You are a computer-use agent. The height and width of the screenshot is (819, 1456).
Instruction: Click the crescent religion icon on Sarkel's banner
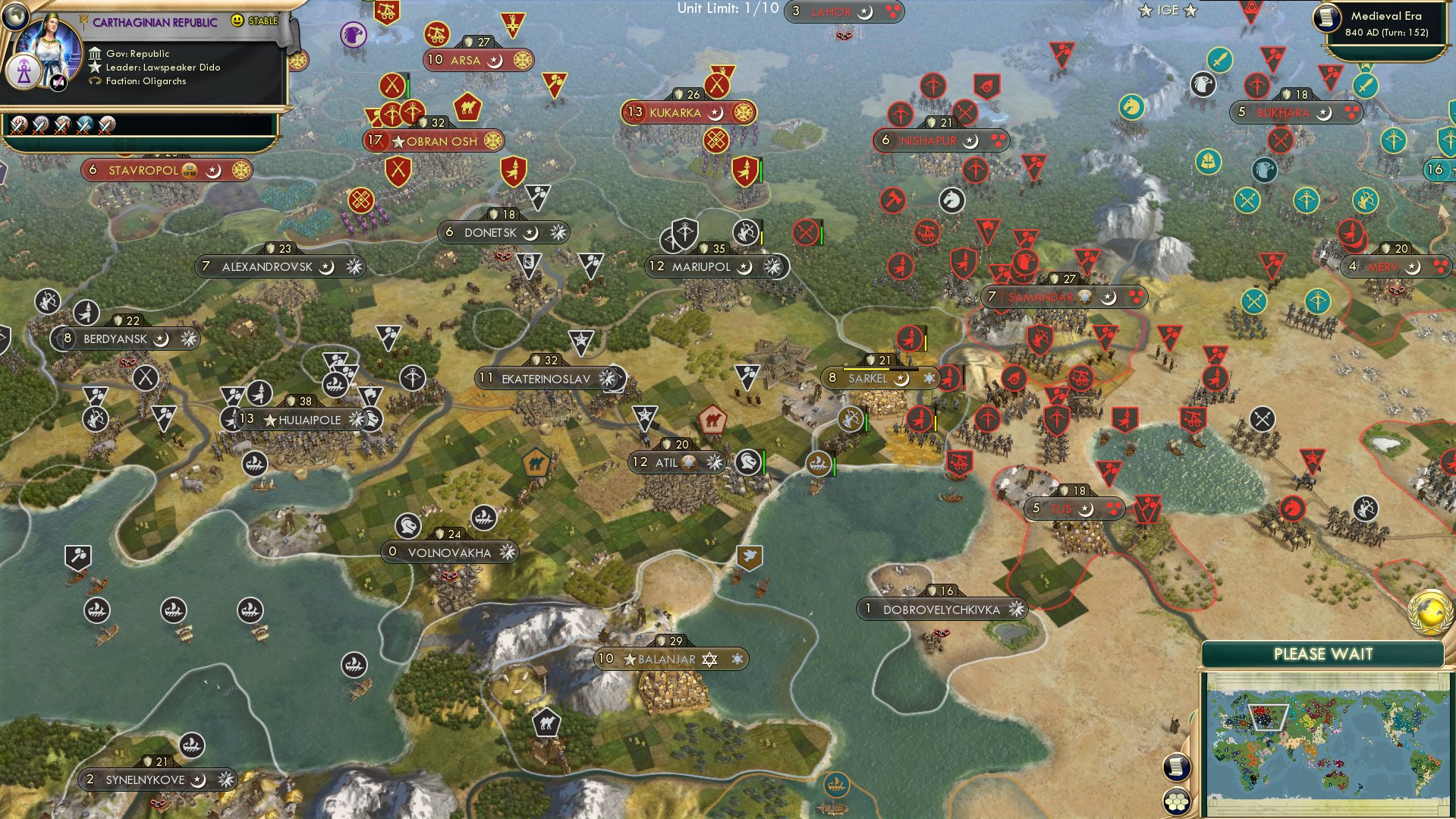(903, 378)
